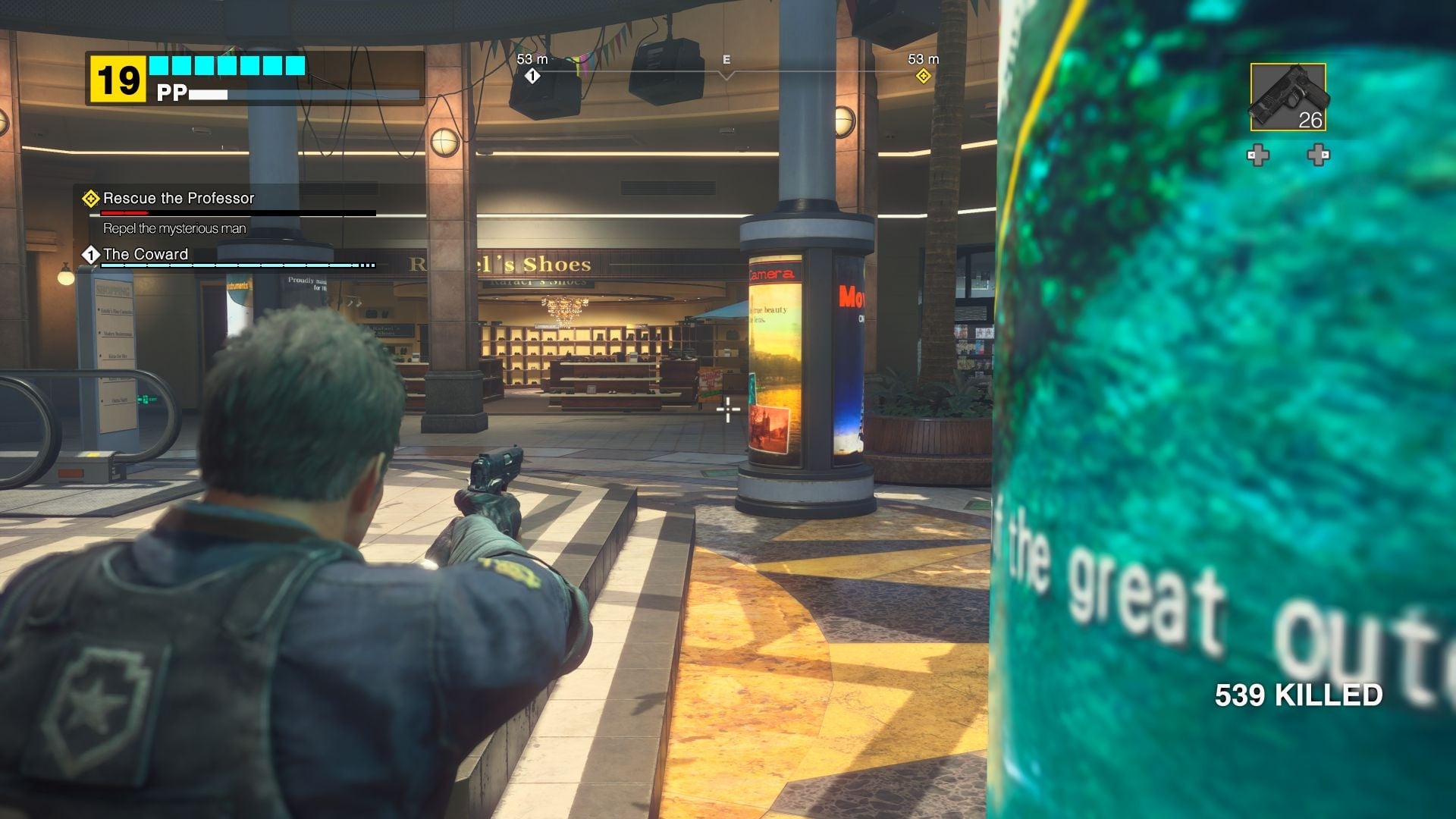
Task: Select the Rafael's Shoes storefront sign
Action: (x=501, y=263)
